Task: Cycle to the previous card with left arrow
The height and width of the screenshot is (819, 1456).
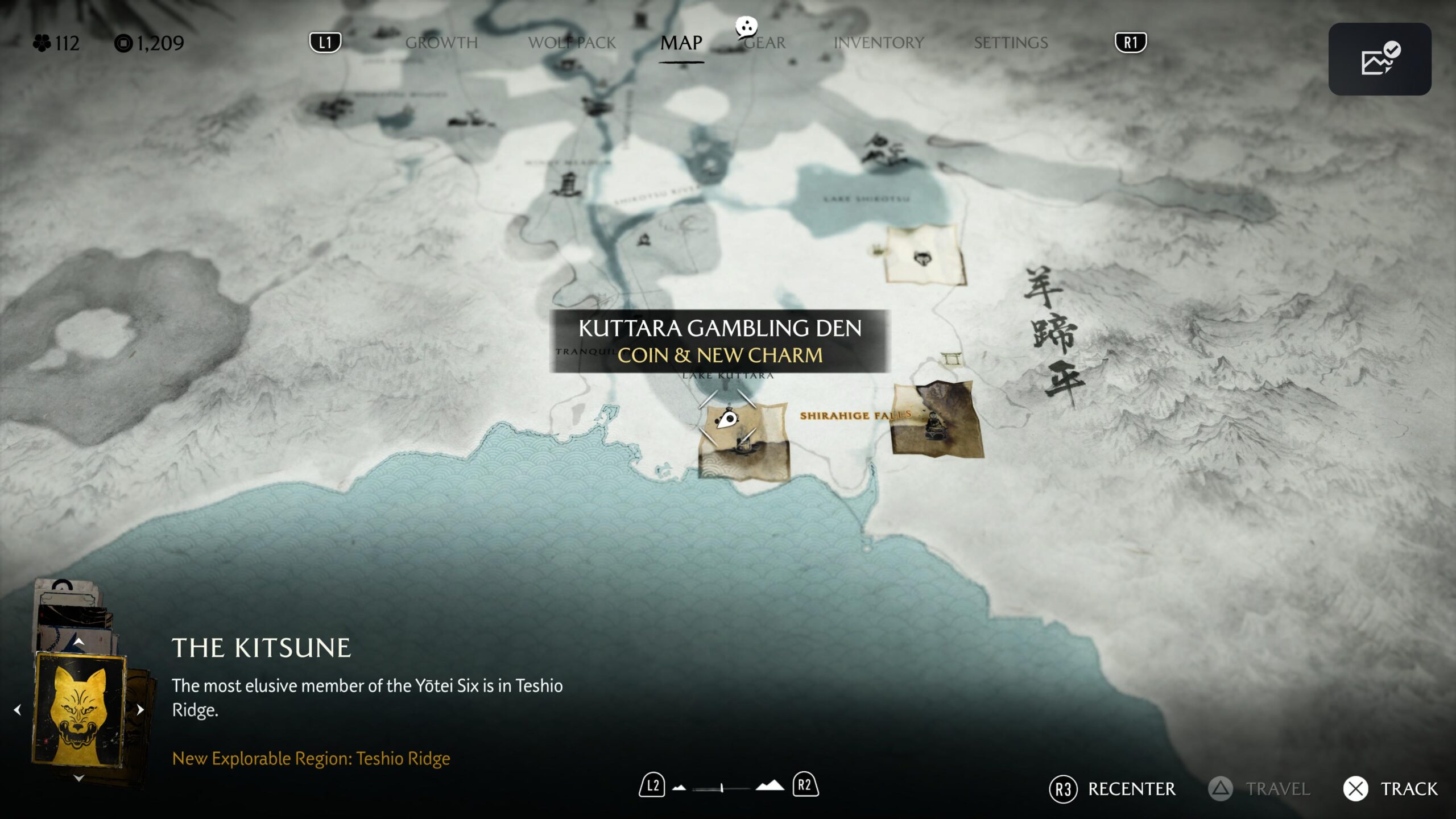Action: point(18,710)
